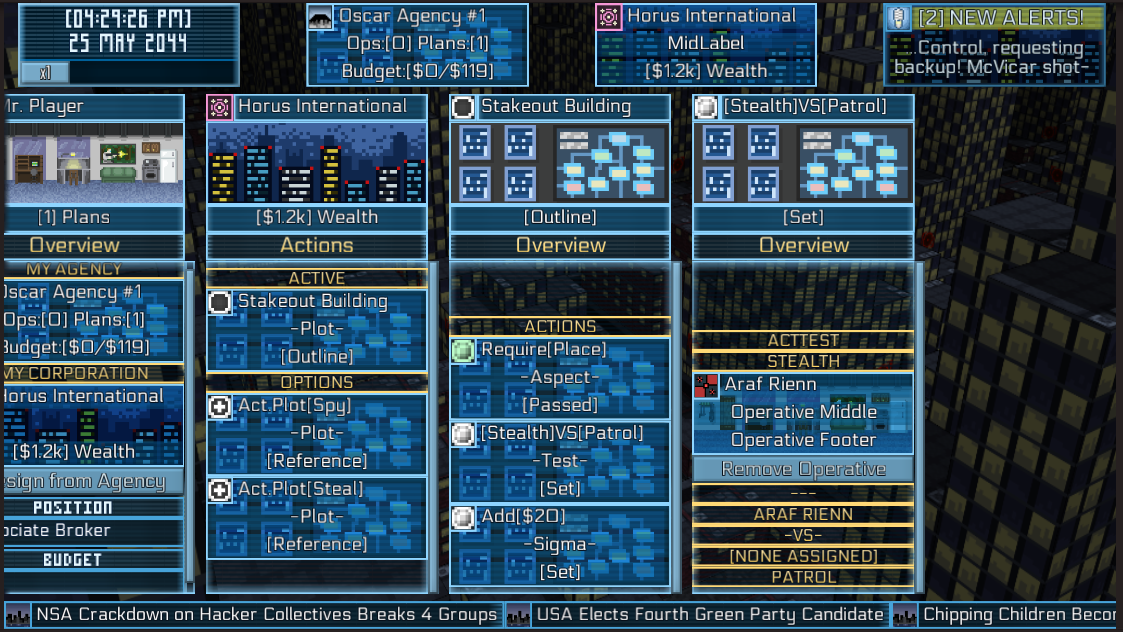1123x632 pixels.
Task: Select operative Araf Rienn card
Action: (x=803, y=412)
